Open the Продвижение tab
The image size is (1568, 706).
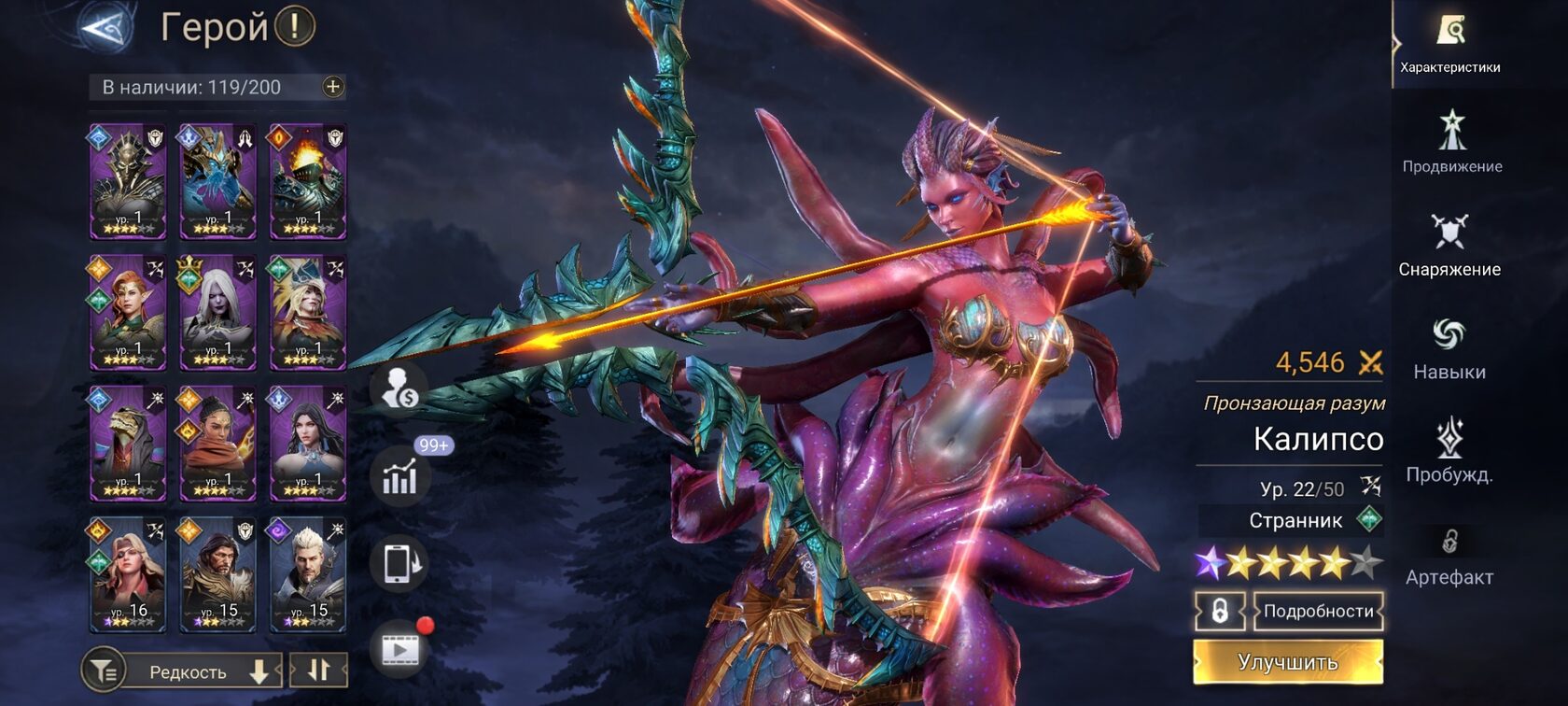point(1451,142)
